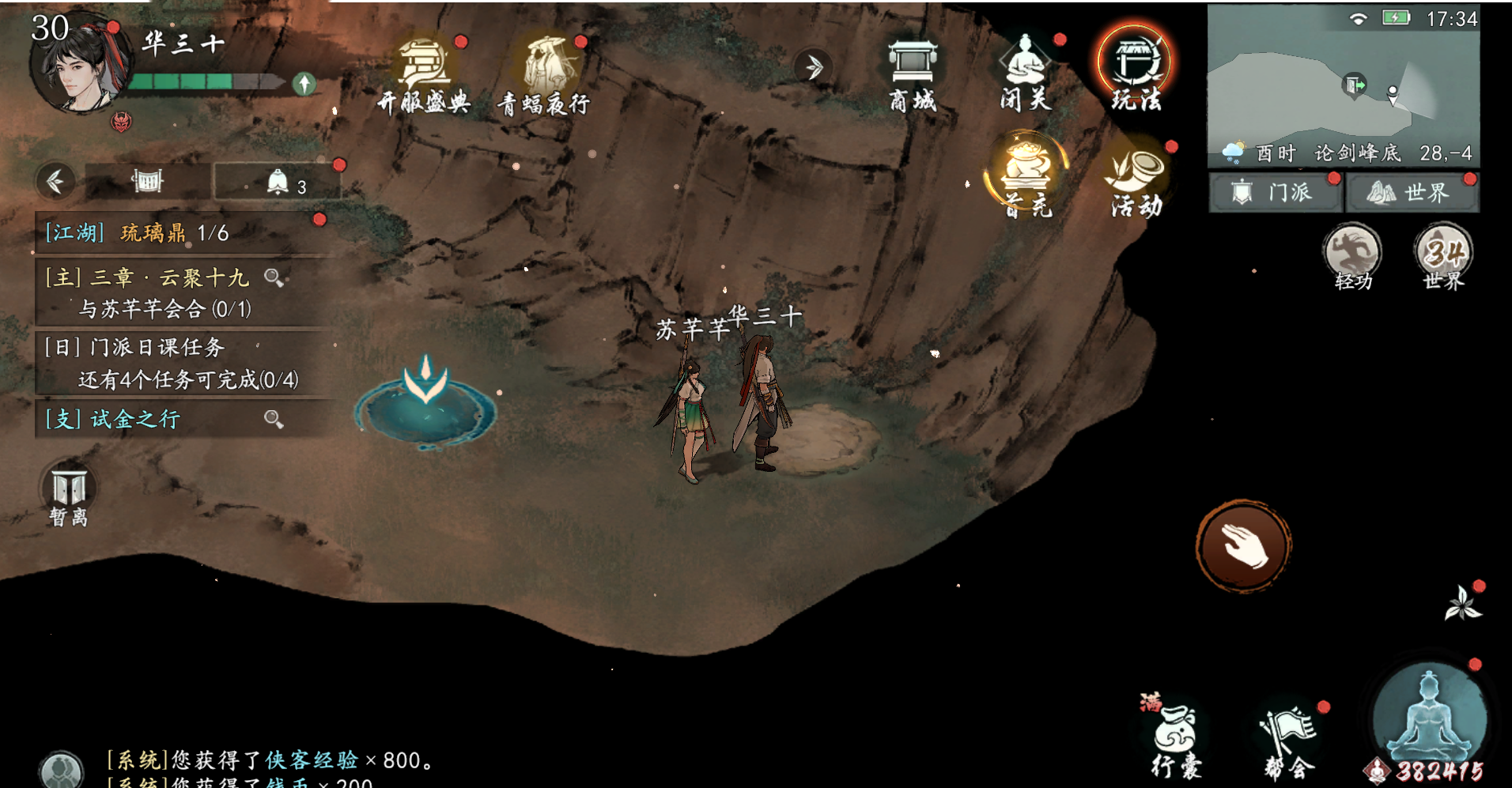
Task: Activate the 轻功 lightness skill
Action: tap(1352, 256)
